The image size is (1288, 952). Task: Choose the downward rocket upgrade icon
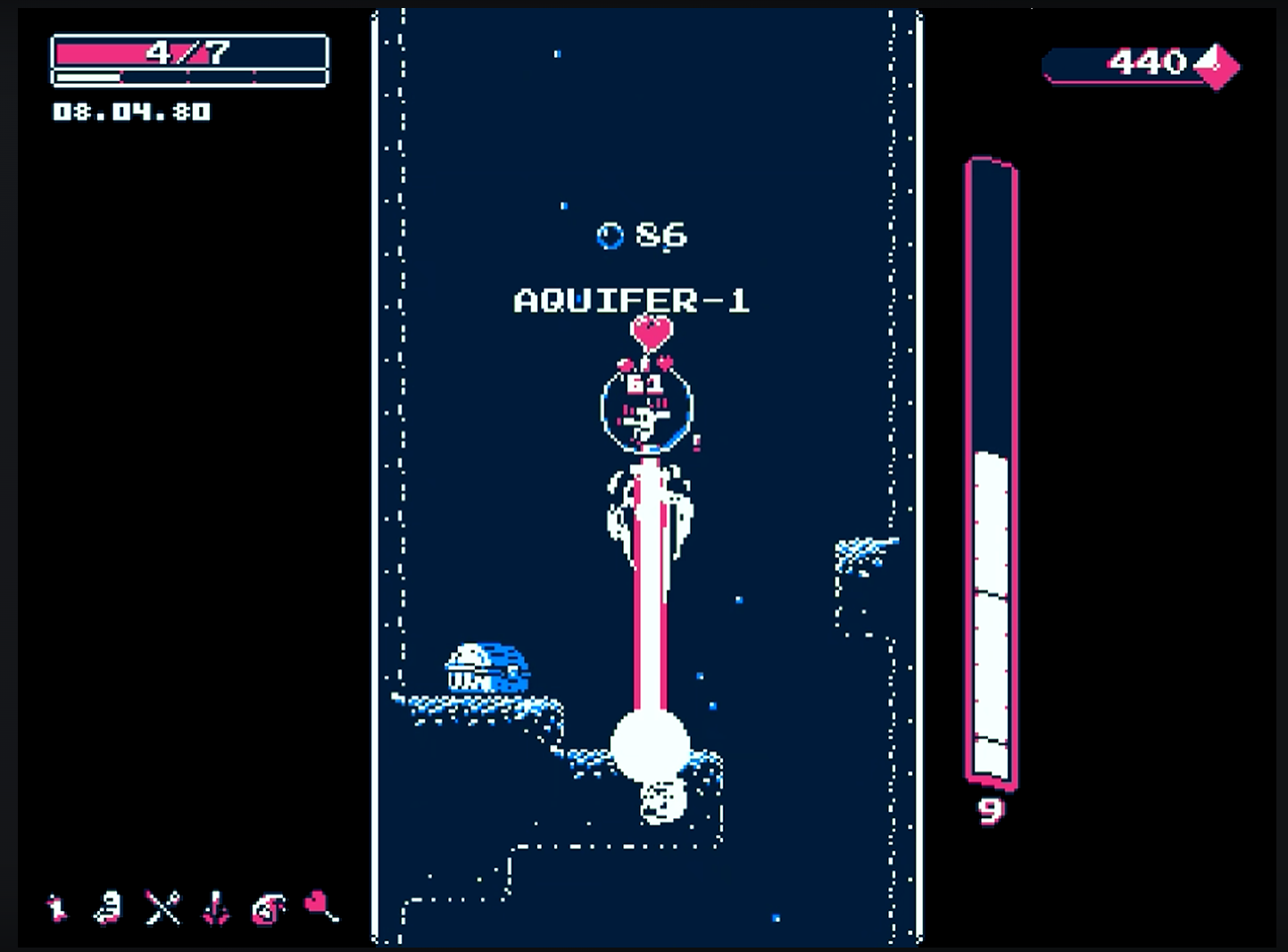216,908
